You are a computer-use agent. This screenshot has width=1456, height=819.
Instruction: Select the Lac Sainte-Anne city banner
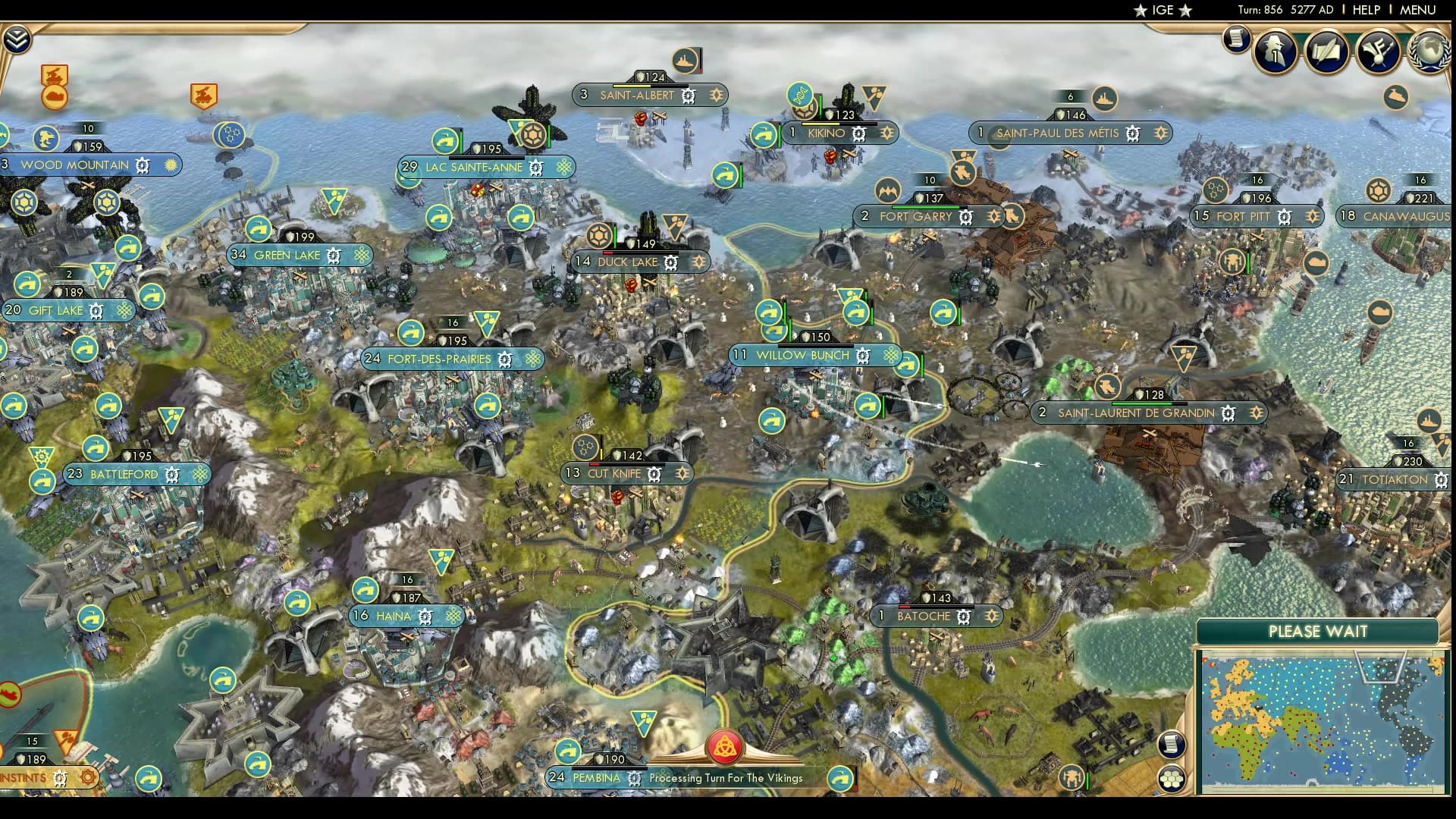pos(474,168)
